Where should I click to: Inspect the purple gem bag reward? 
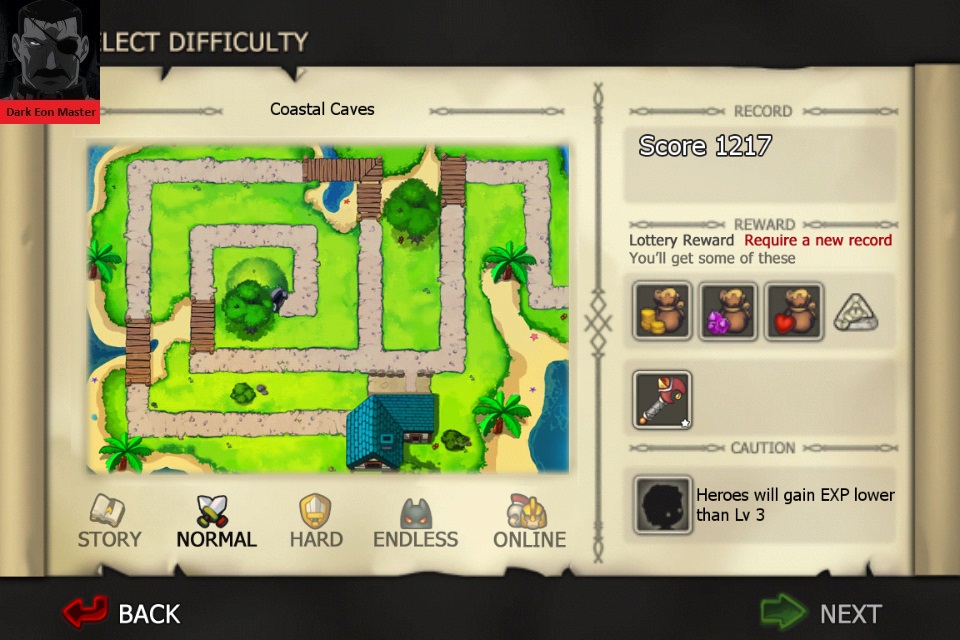pyautogui.click(x=728, y=311)
